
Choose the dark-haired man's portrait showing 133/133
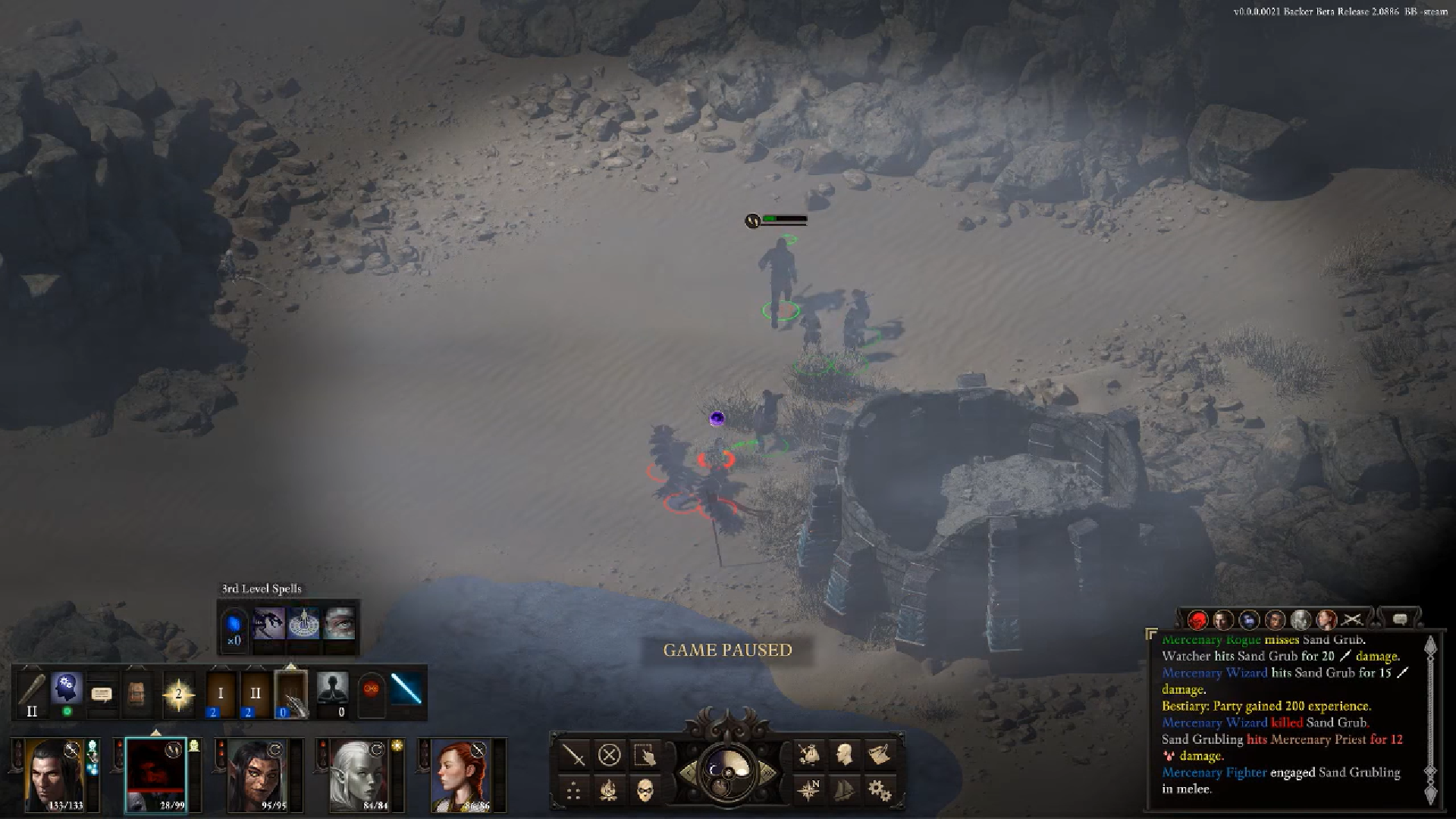point(55,773)
